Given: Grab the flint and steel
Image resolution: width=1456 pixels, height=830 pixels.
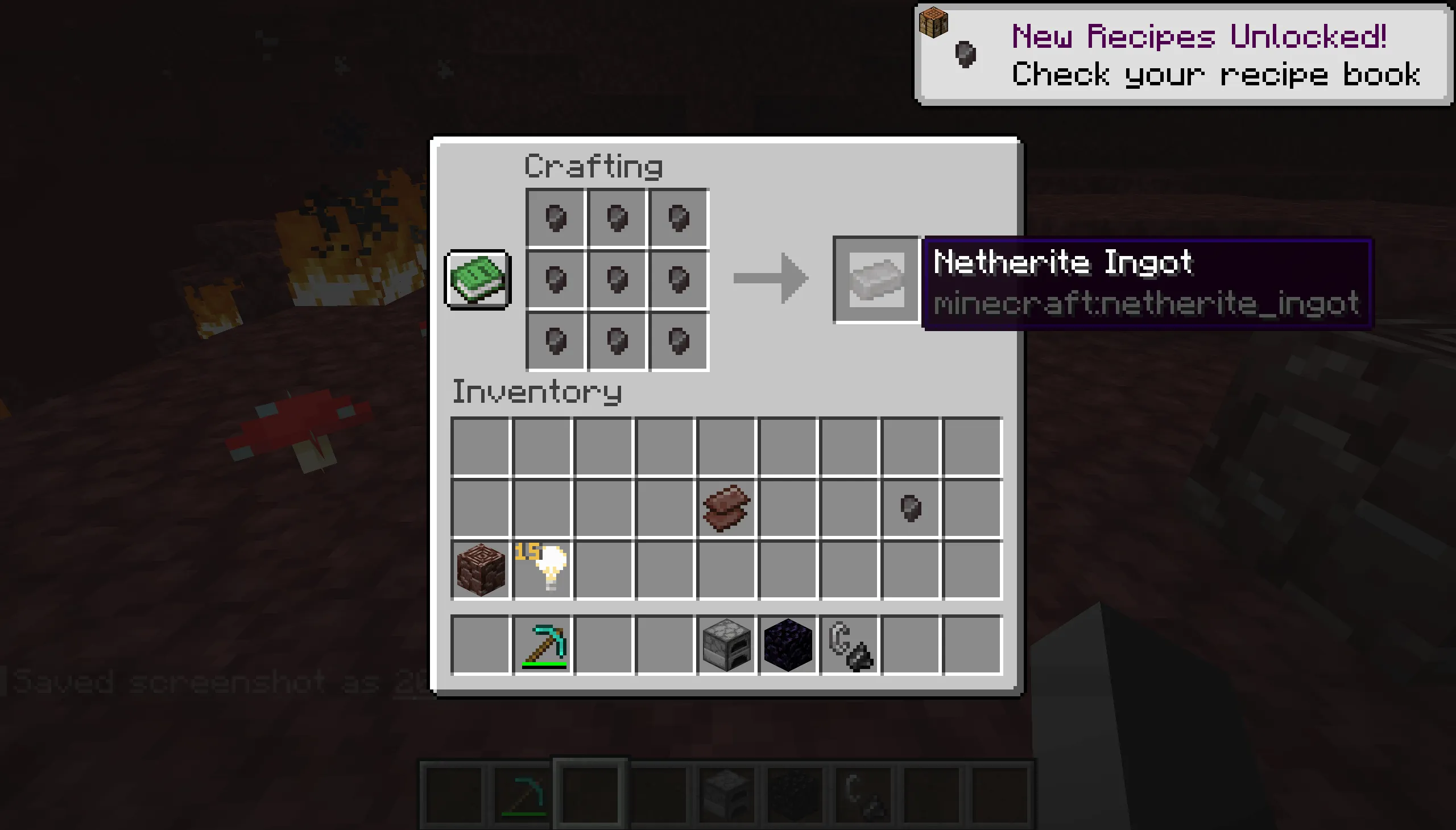Looking at the screenshot, I should tap(851, 644).
